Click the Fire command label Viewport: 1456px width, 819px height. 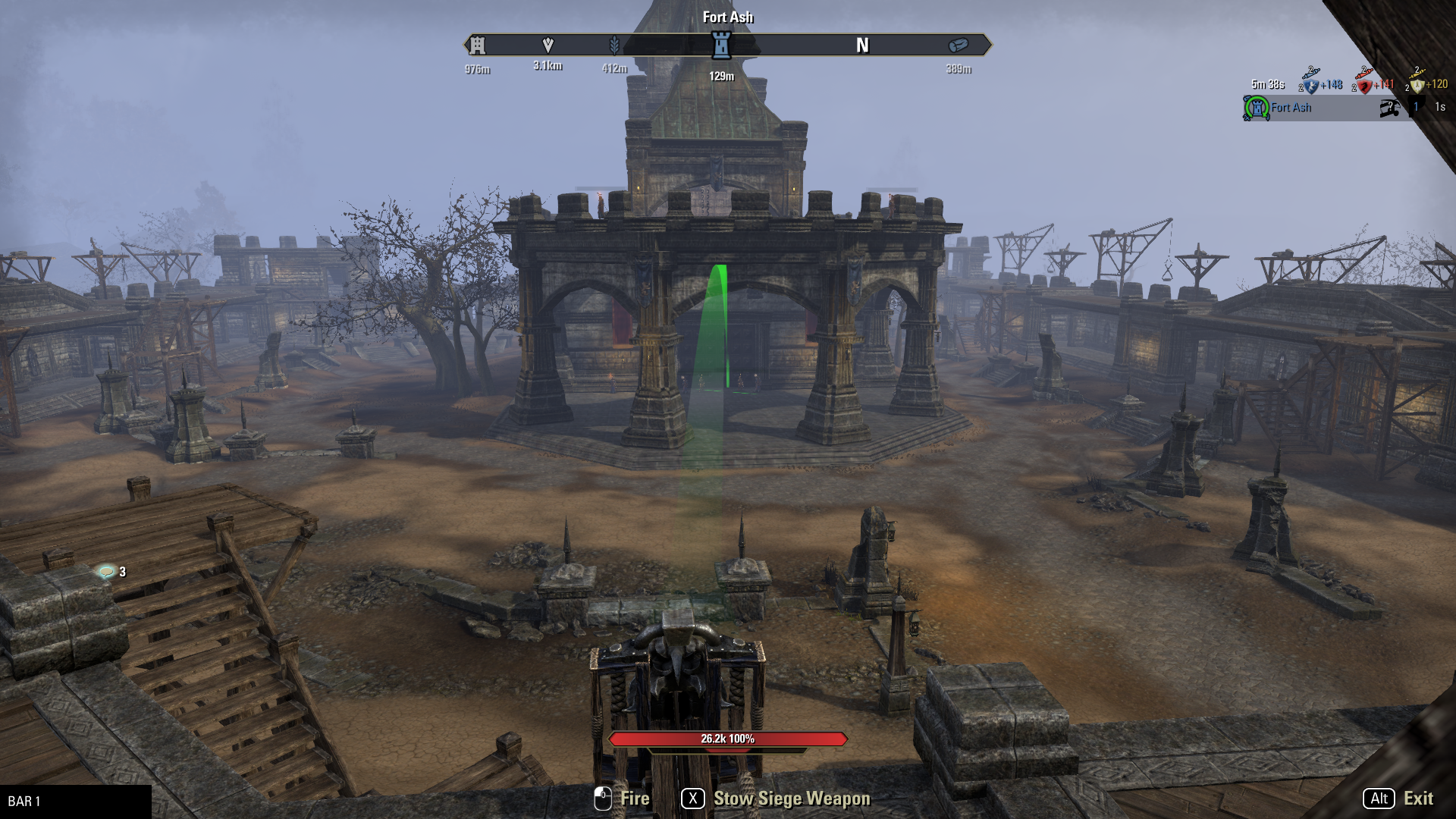point(634,798)
